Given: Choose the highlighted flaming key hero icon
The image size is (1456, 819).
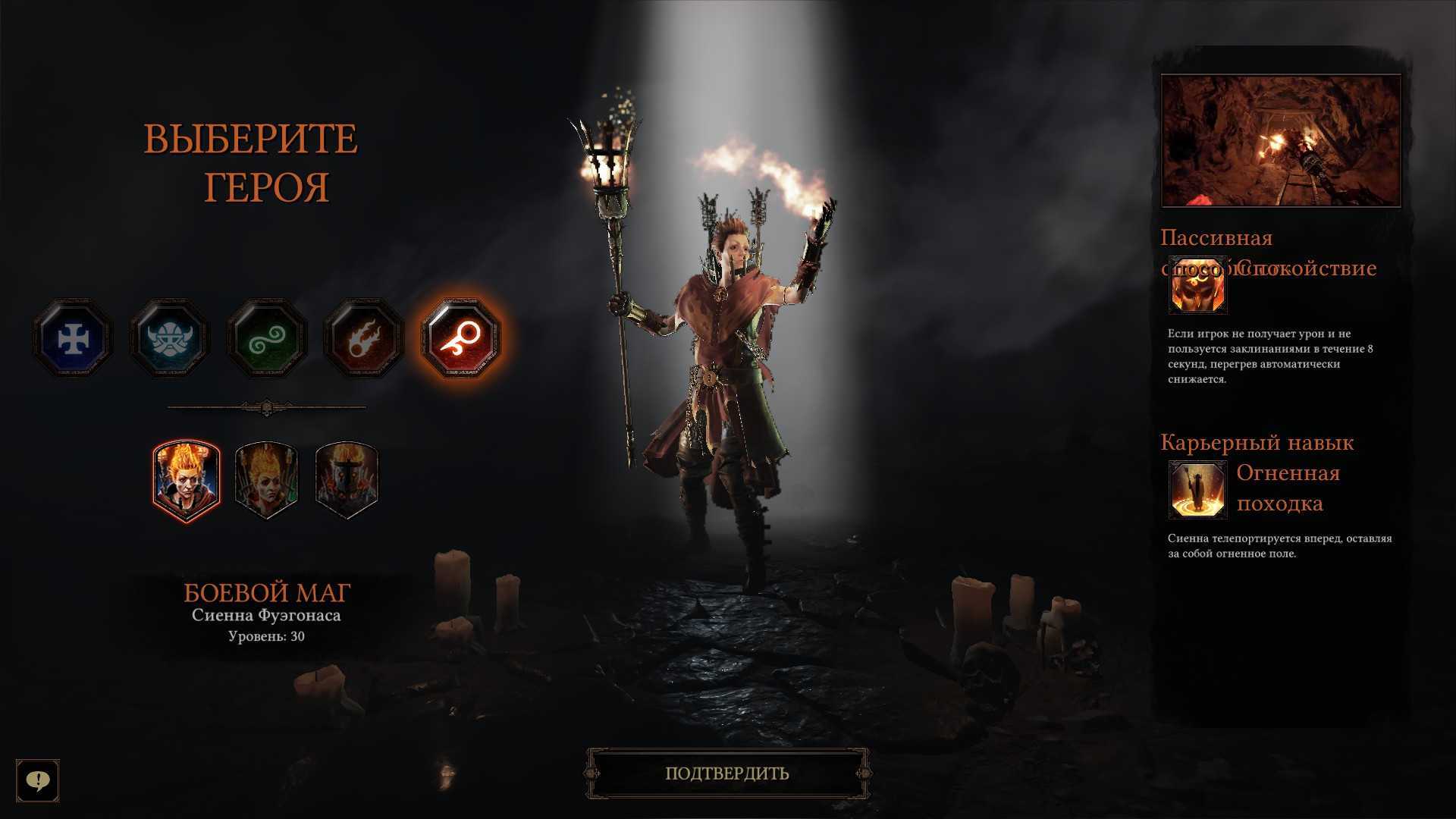Looking at the screenshot, I should (461, 338).
